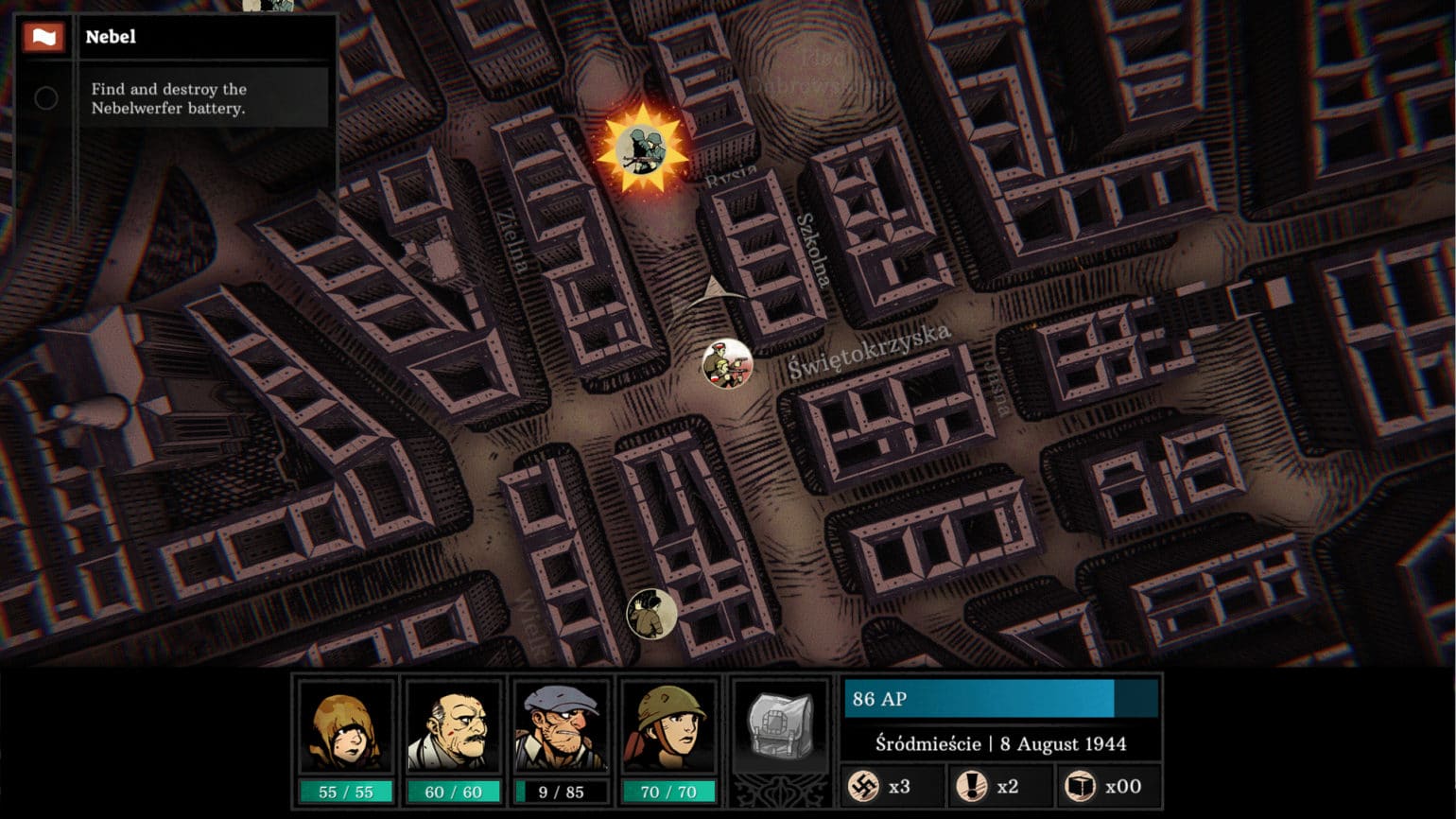The image size is (1456, 819).
Task: Select the Nebelwerfer battery objective entry
Action: 170,98
